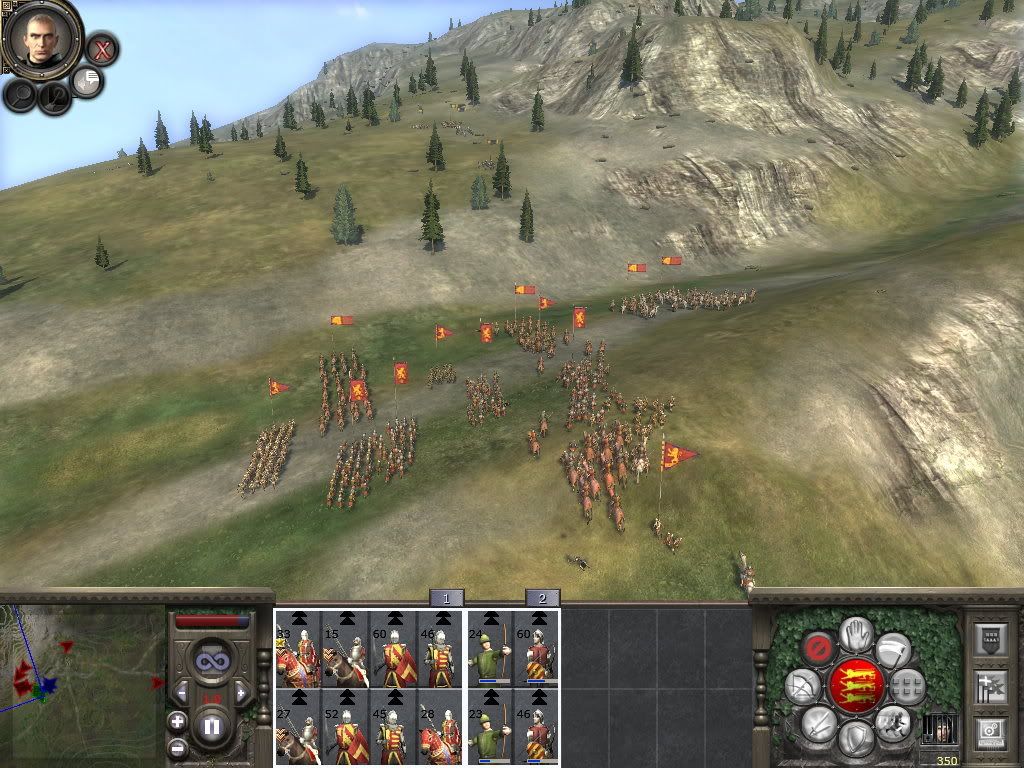
Task: Click the red three-lions faction button
Action: tap(856, 685)
